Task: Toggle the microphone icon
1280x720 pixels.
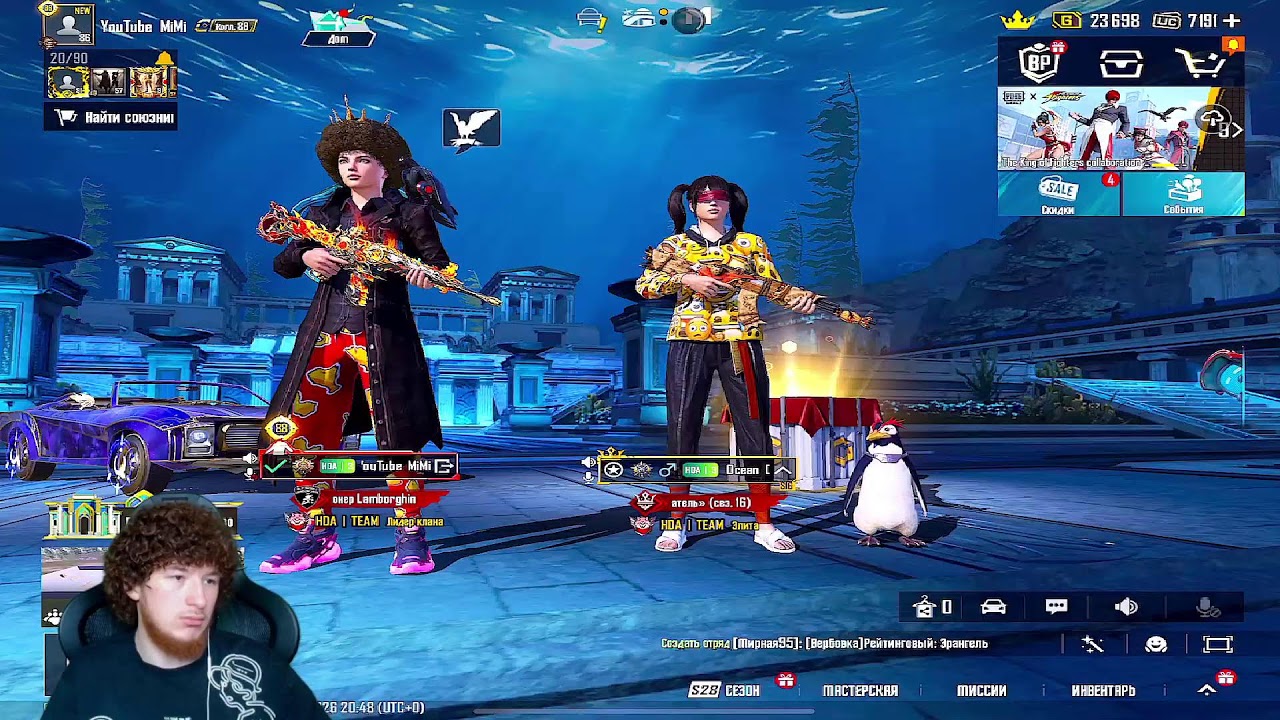Action: click(x=1208, y=607)
